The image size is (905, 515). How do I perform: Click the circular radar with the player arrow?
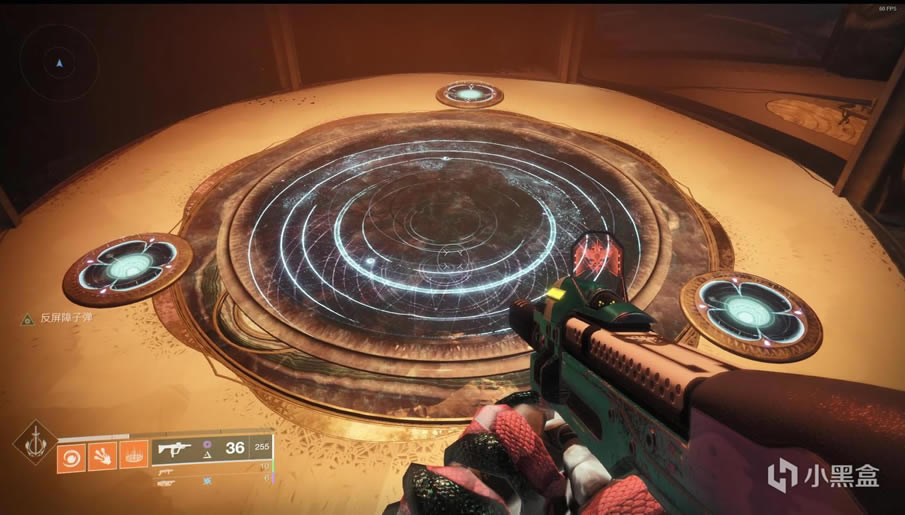click(x=60, y=64)
